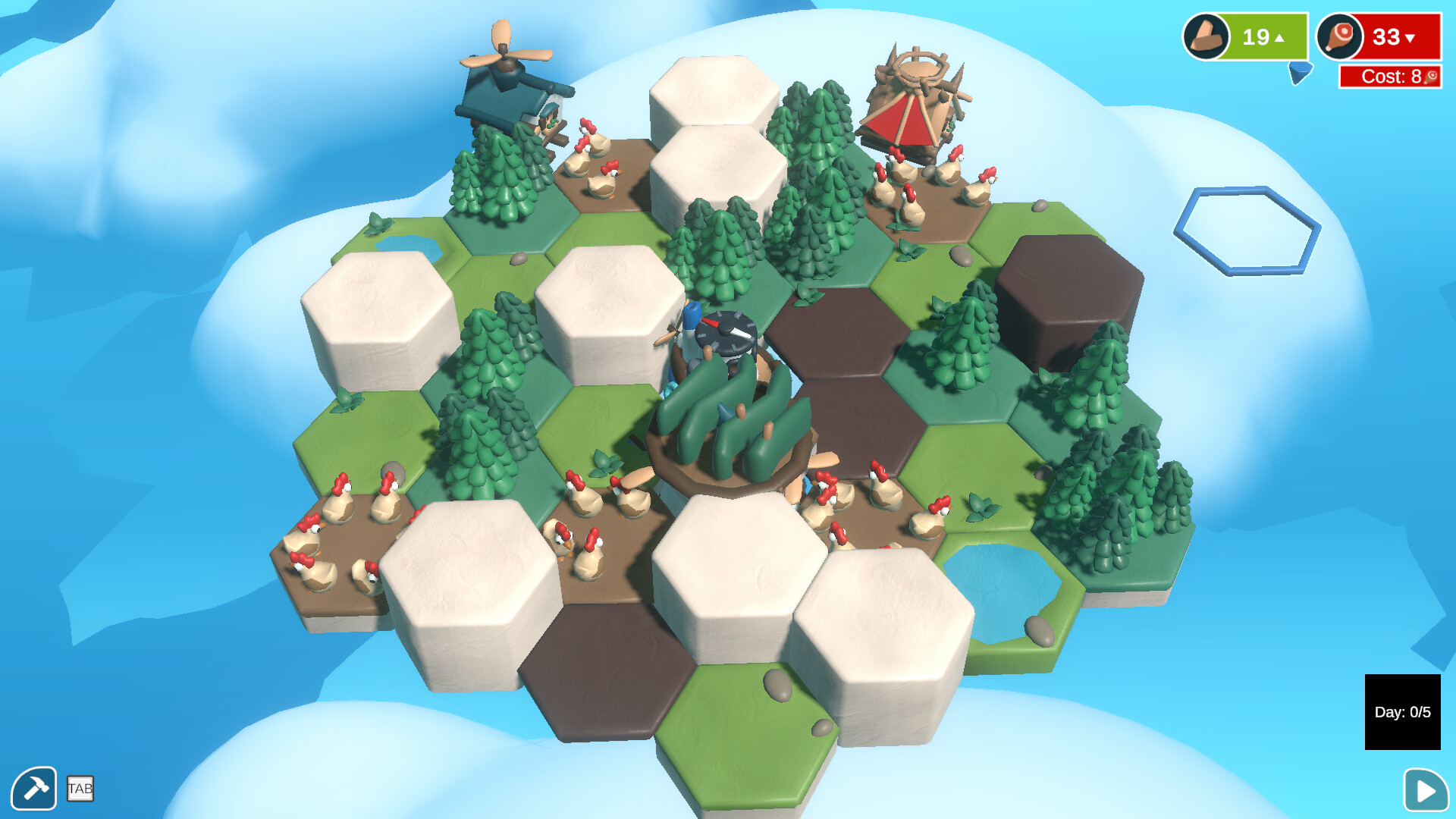The width and height of the screenshot is (1456, 819).
Task: Select the hammer build tool
Action: pos(34,789)
